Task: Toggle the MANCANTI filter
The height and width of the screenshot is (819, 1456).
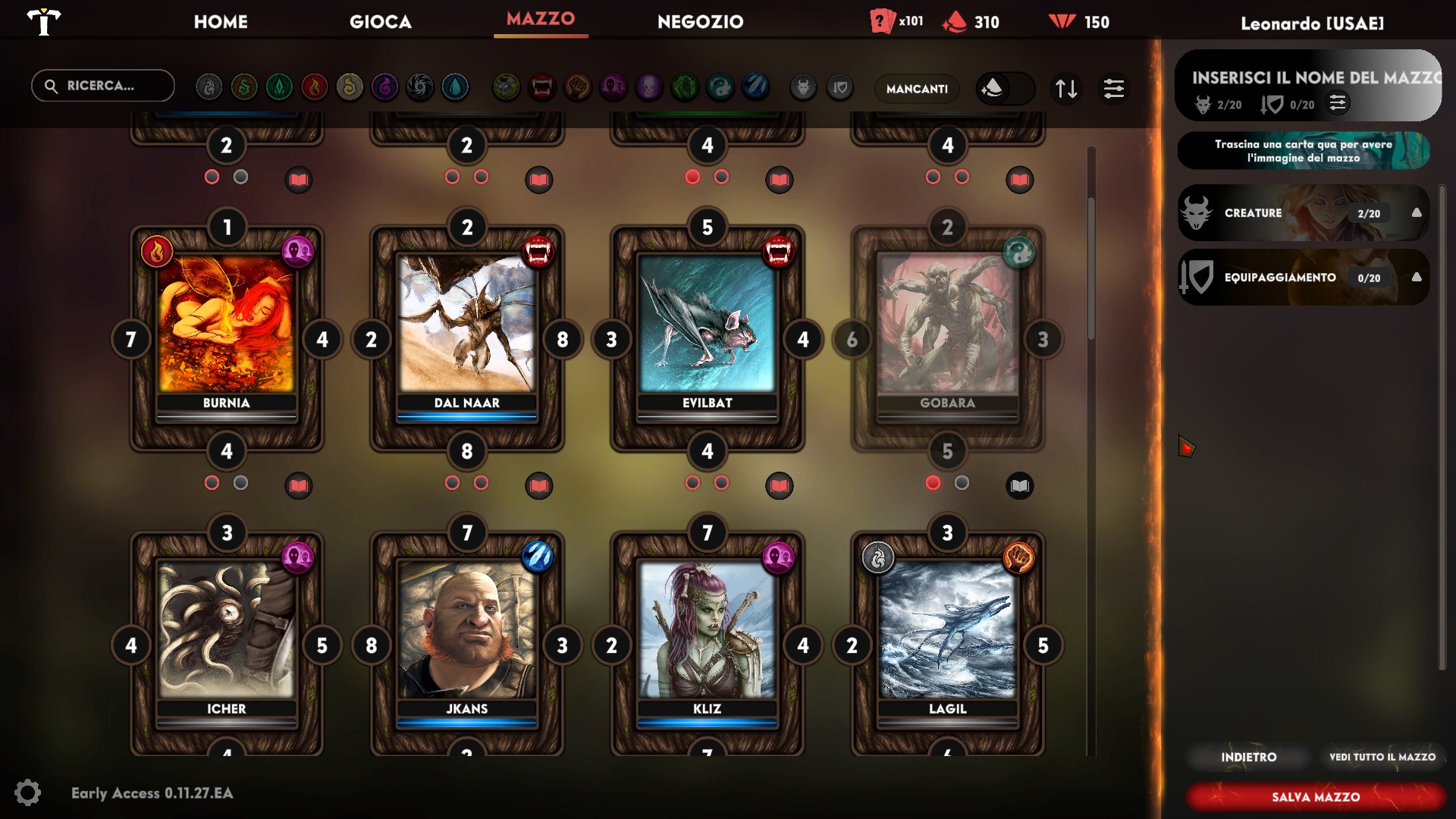Action: point(917,89)
